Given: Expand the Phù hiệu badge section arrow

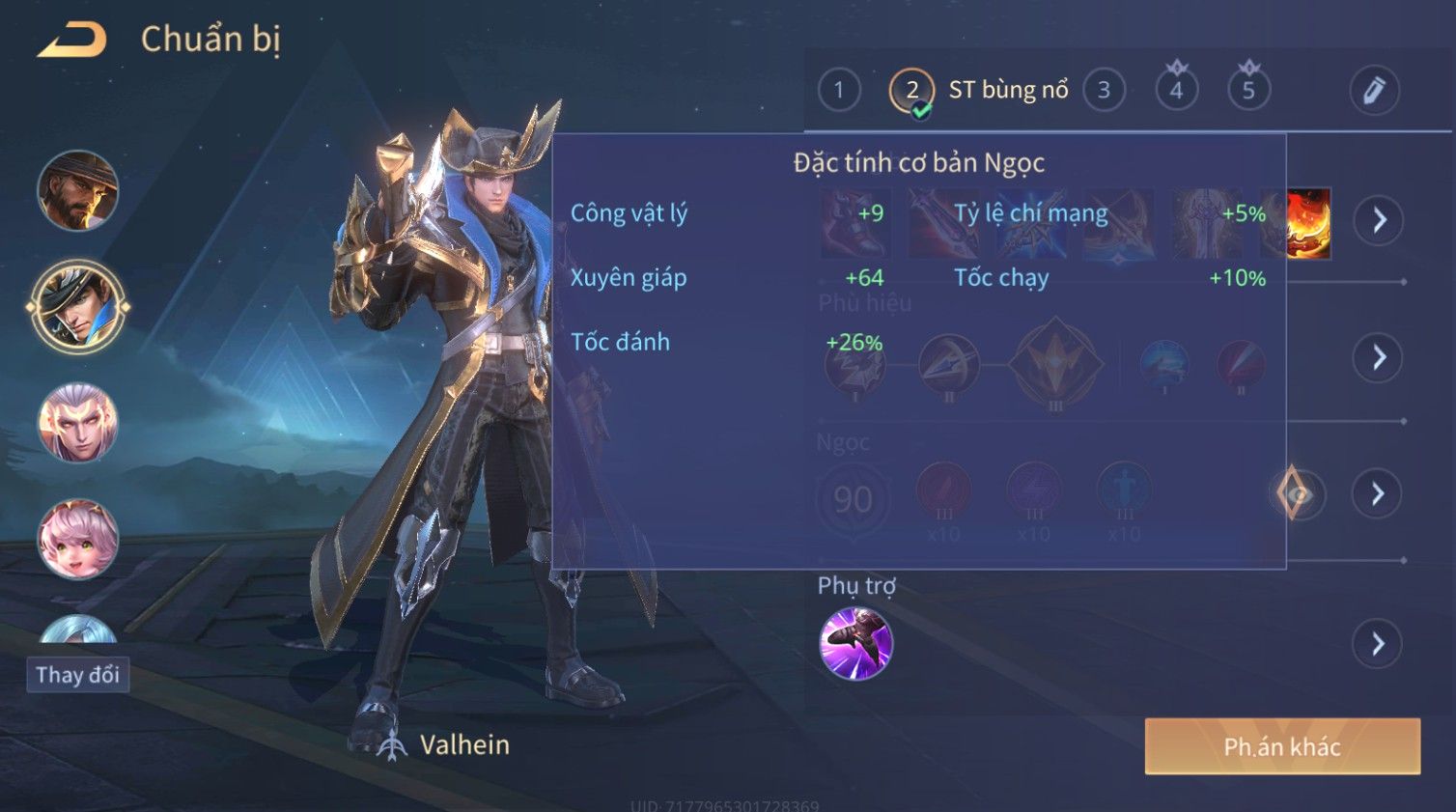Looking at the screenshot, I should point(1379,358).
